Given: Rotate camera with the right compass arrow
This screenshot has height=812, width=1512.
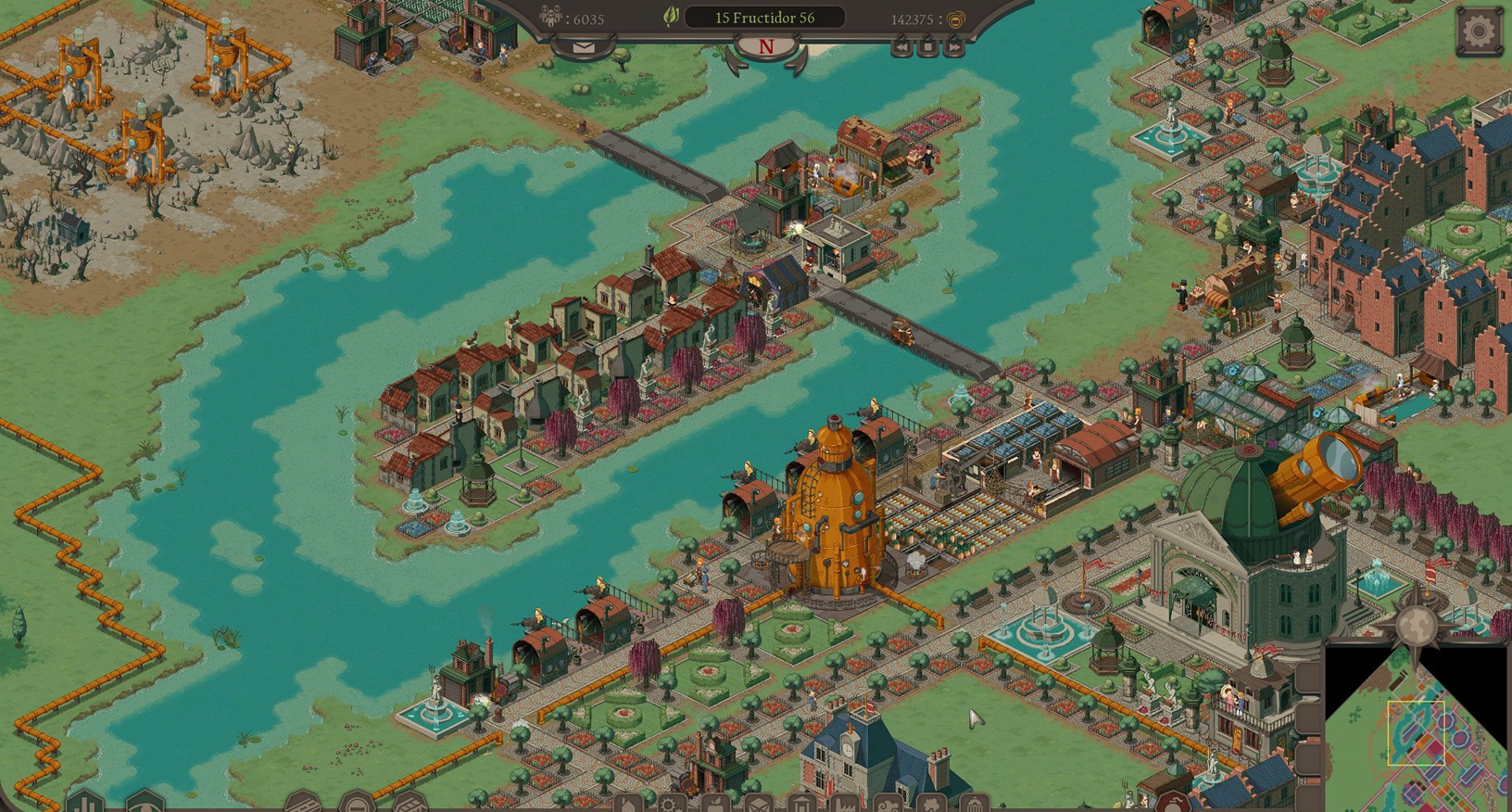Looking at the screenshot, I should click(x=799, y=61).
